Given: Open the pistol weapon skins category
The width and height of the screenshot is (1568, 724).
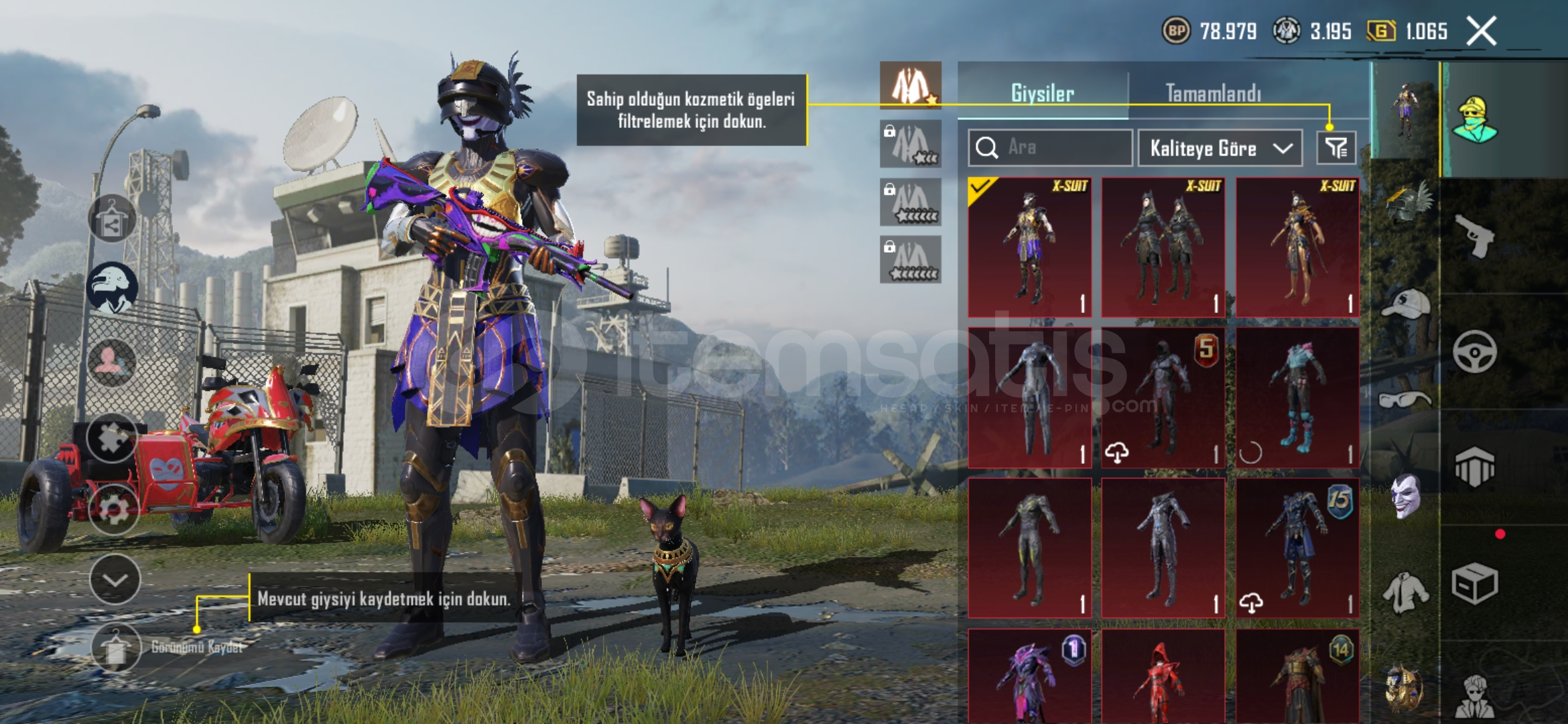Looking at the screenshot, I should click(1474, 236).
